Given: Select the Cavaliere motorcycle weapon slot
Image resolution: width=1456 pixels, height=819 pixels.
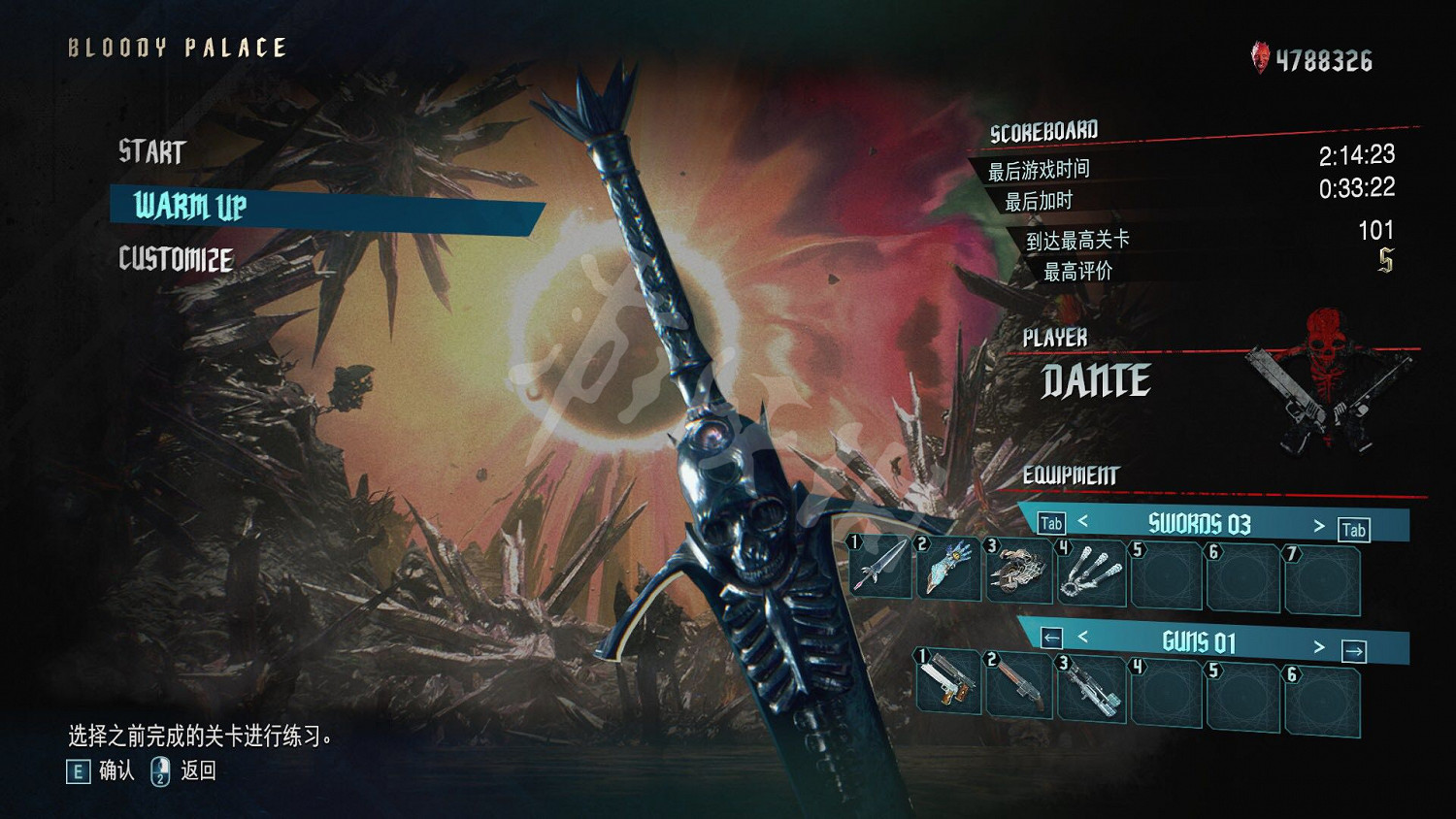Looking at the screenshot, I should pos(1019,571).
